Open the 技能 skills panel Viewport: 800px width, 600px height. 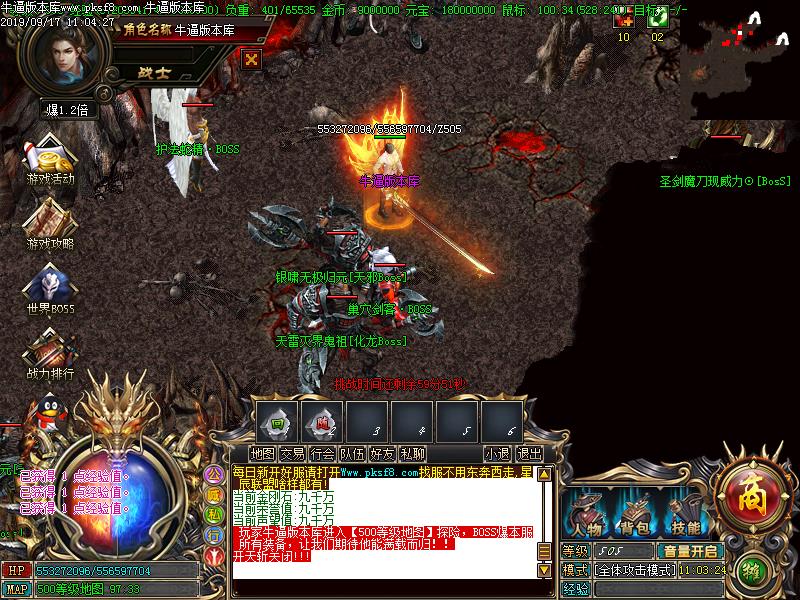pos(685,514)
